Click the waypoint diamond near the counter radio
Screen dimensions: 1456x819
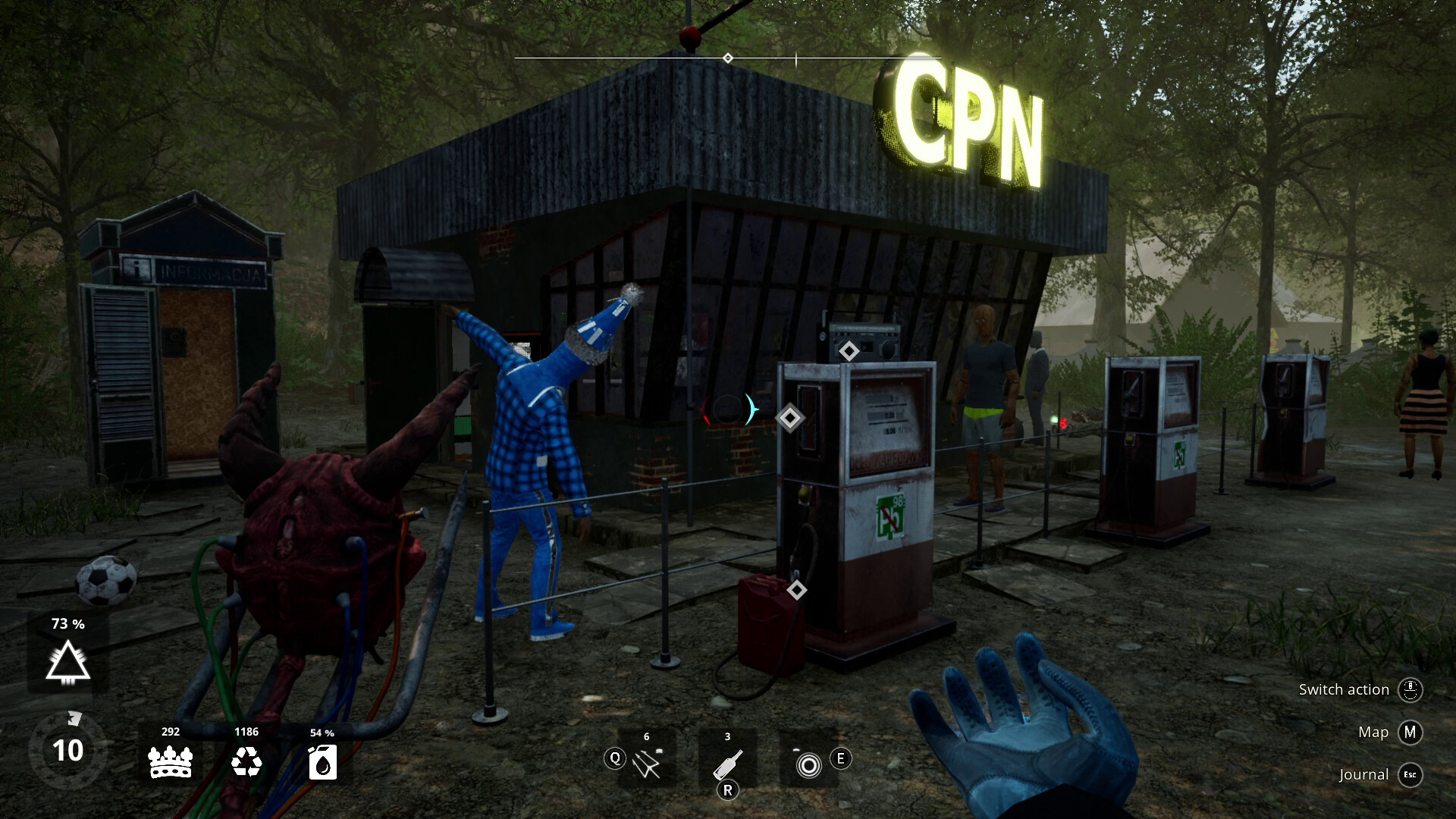tap(847, 351)
